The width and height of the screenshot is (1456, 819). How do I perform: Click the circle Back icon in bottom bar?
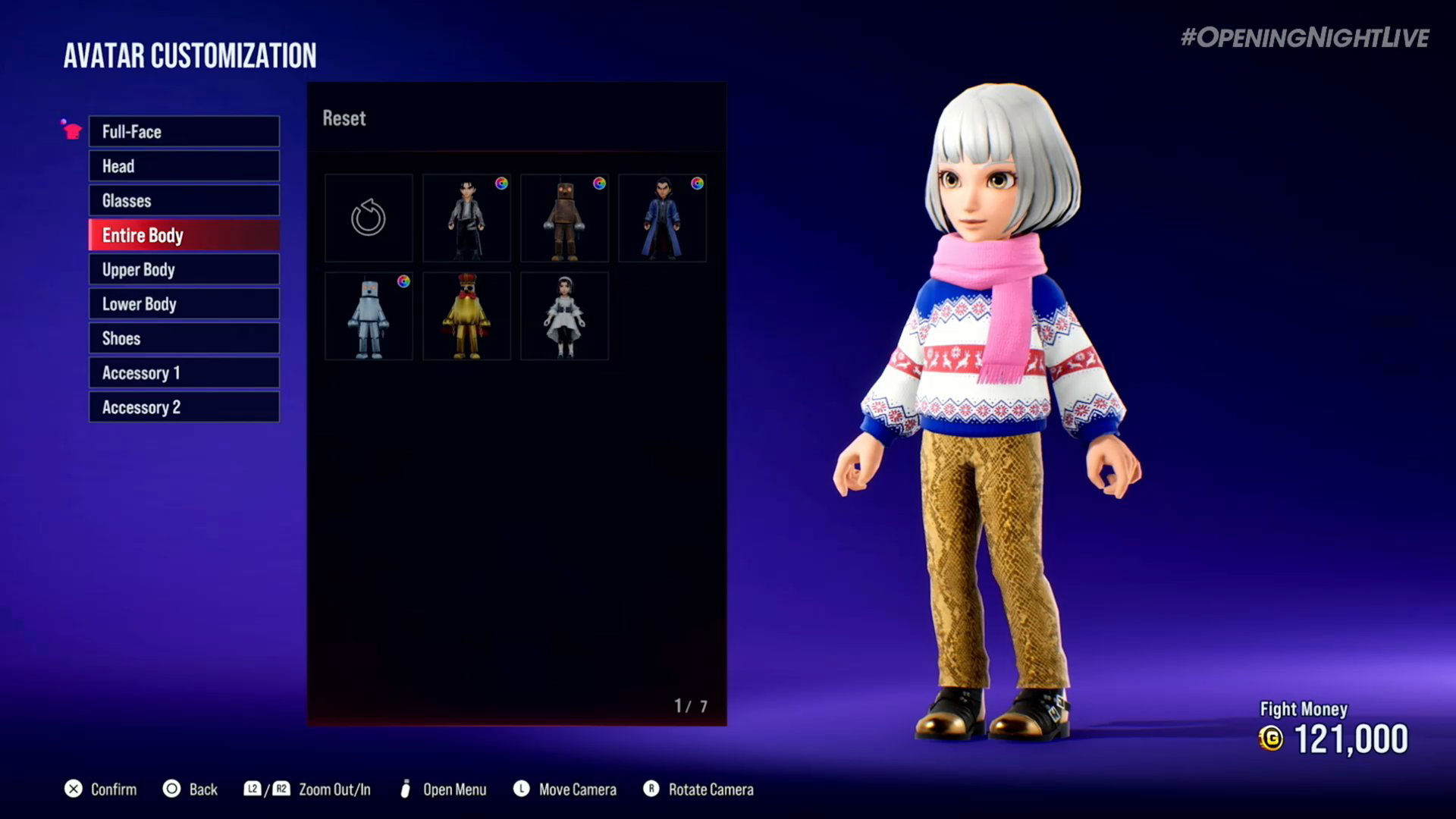pyautogui.click(x=172, y=789)
